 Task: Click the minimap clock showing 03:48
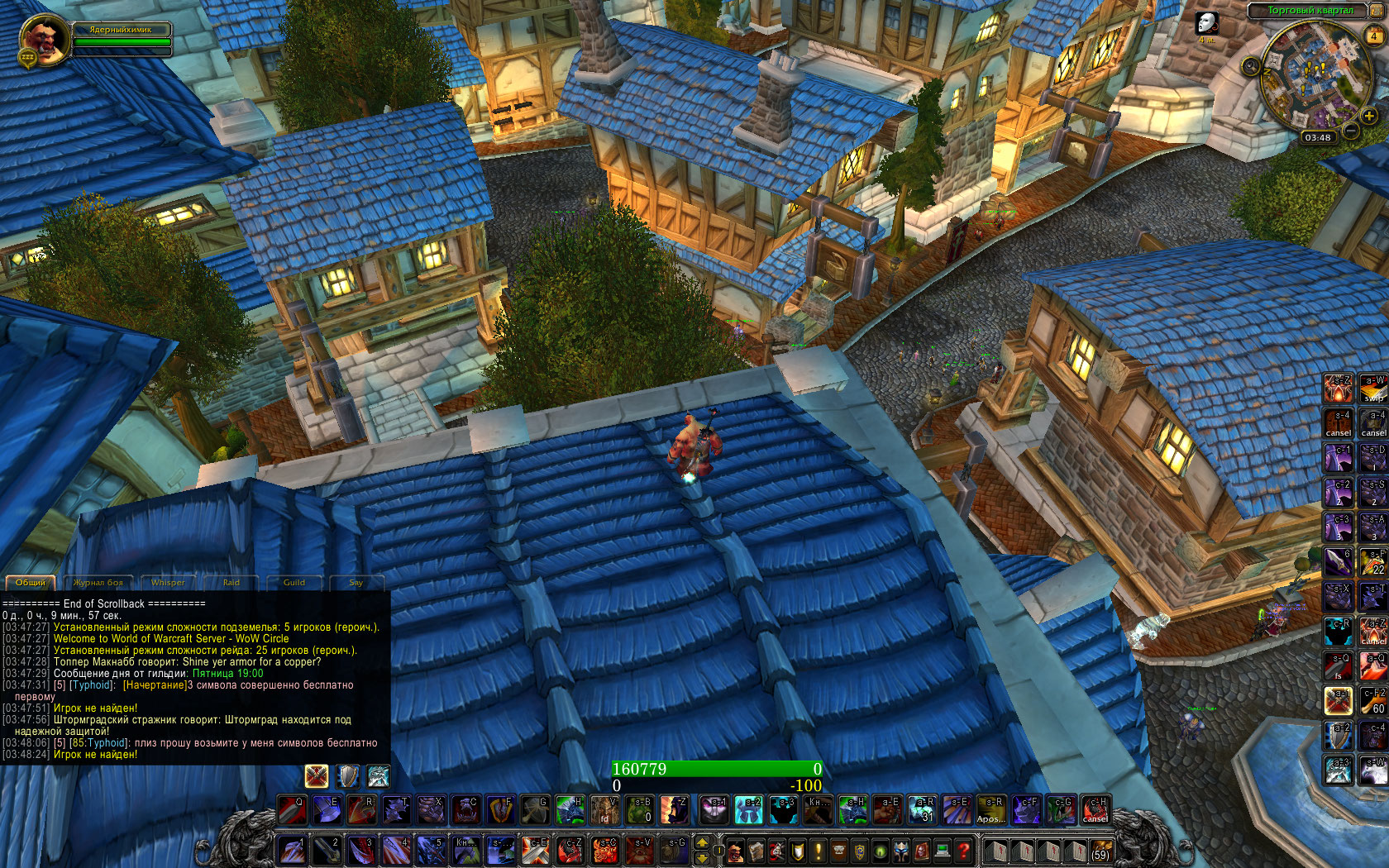pos(1317,137)
